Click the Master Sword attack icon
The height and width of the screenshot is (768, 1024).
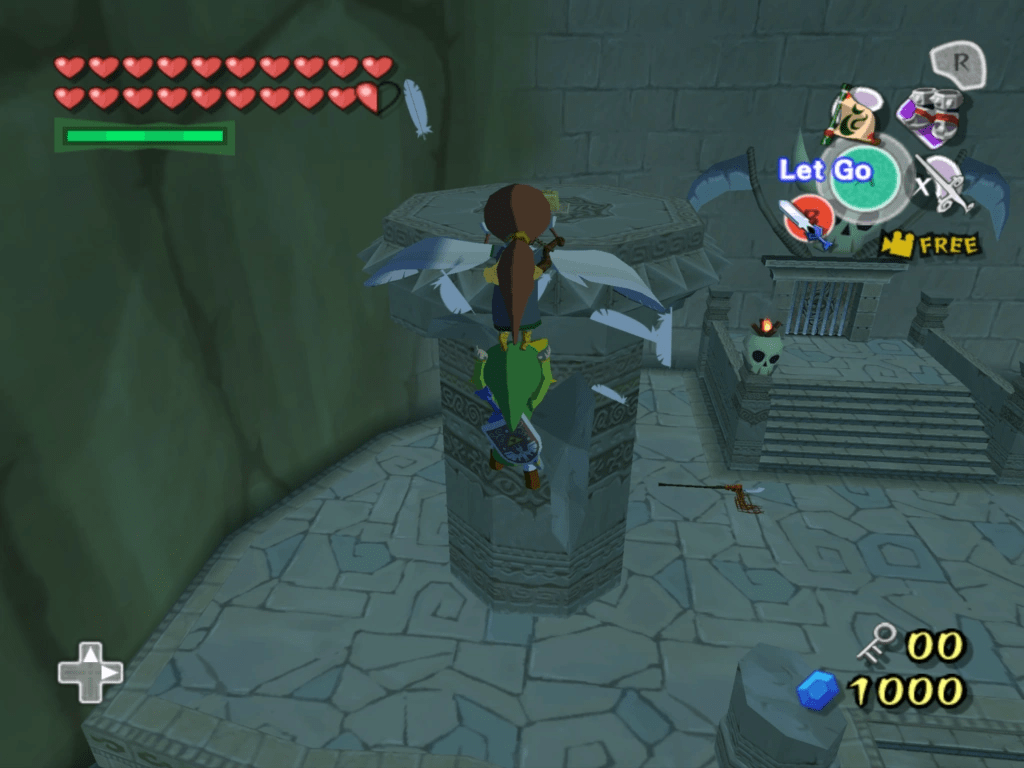(x=806, y=220)
